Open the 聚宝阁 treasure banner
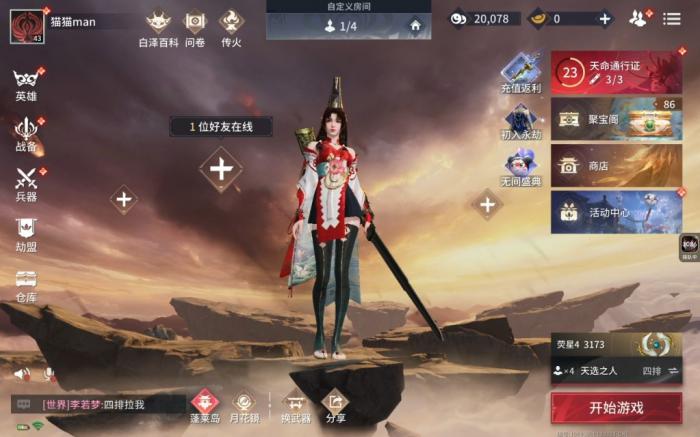Image resolution: width=700 pixels, height=437 pixels. click(x=616, y=119)
